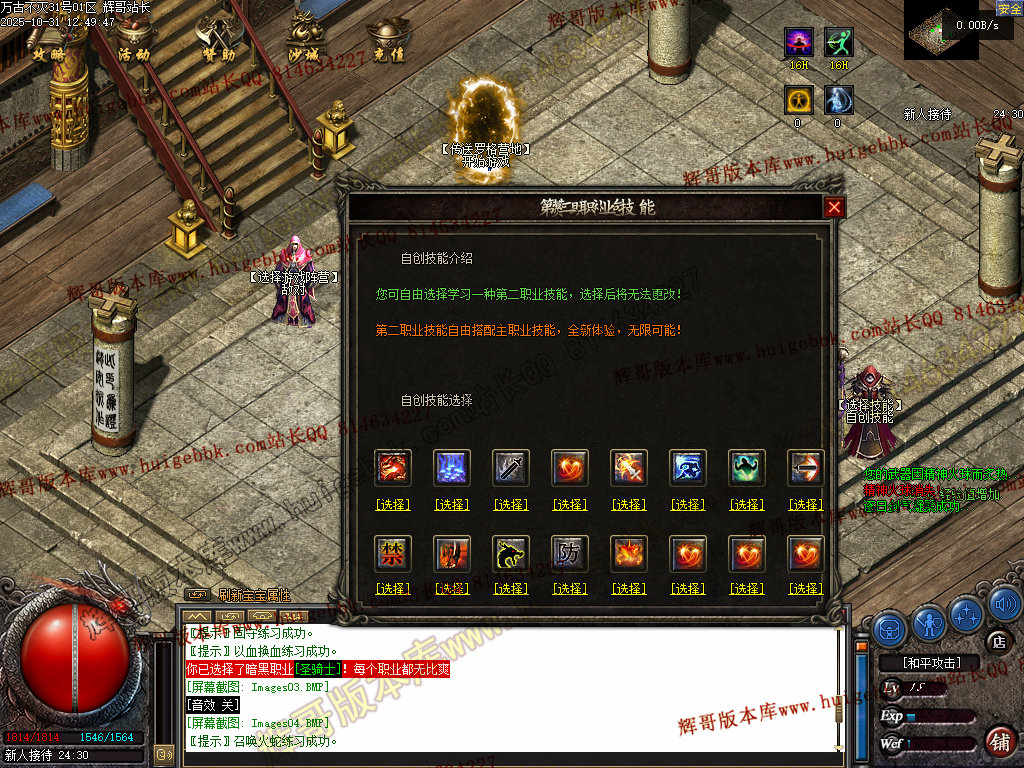The image size is (1024, 768).
Task: Click the minimap in the corner
Action: pyautogui.click(x=942, y=30)
